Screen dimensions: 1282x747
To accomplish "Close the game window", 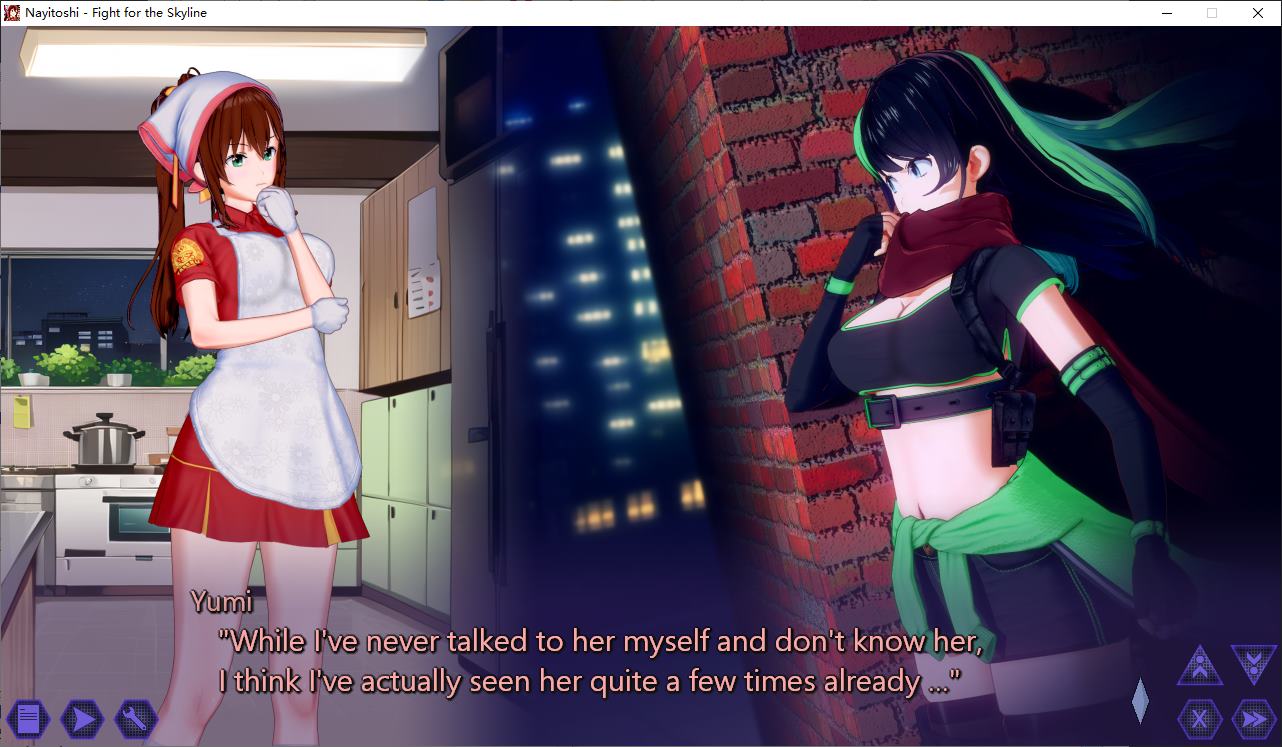I will click(x=1258, y=13).
